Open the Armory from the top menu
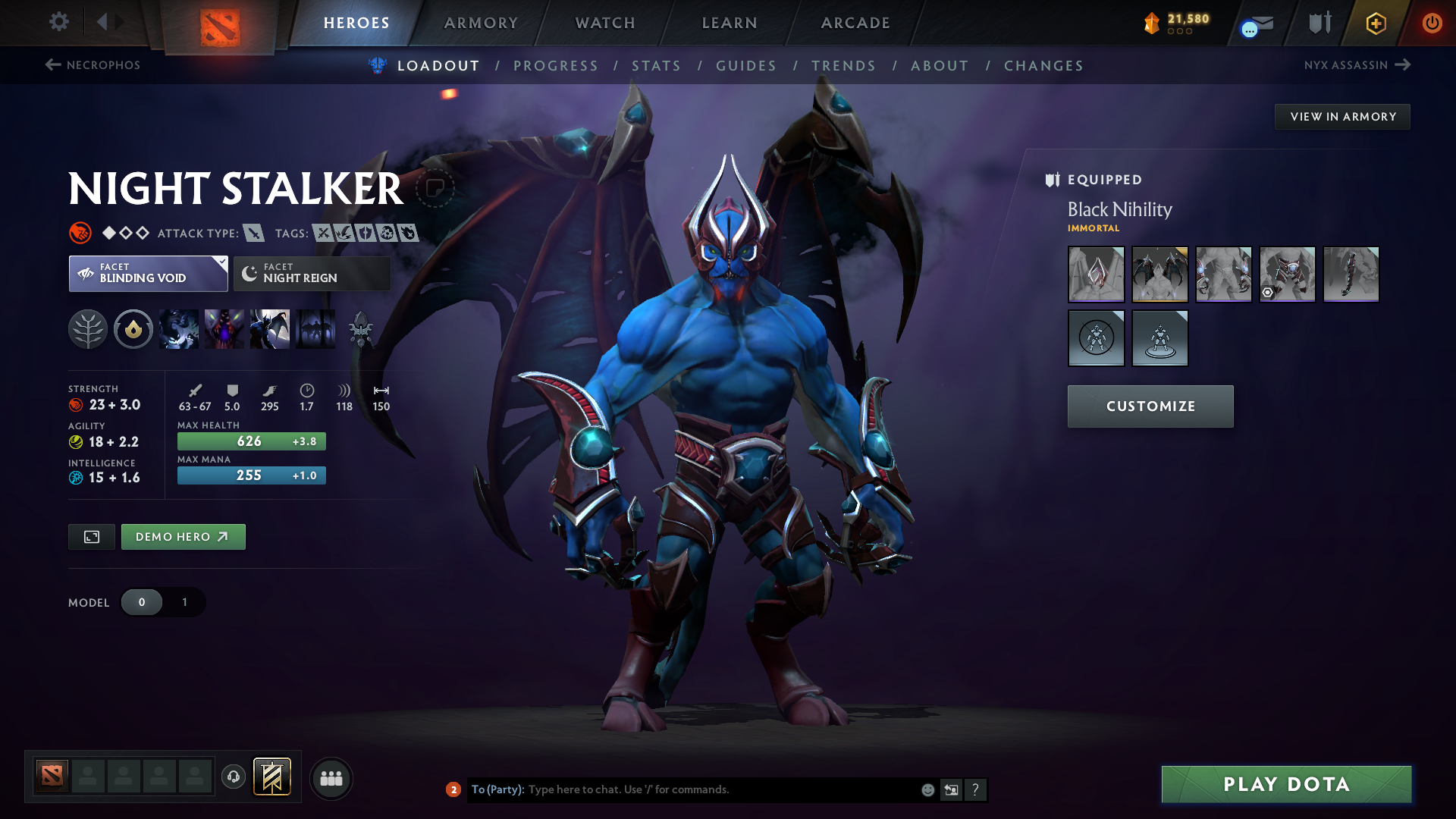This screenshot has height=819, width=1456. click(480, 22)
